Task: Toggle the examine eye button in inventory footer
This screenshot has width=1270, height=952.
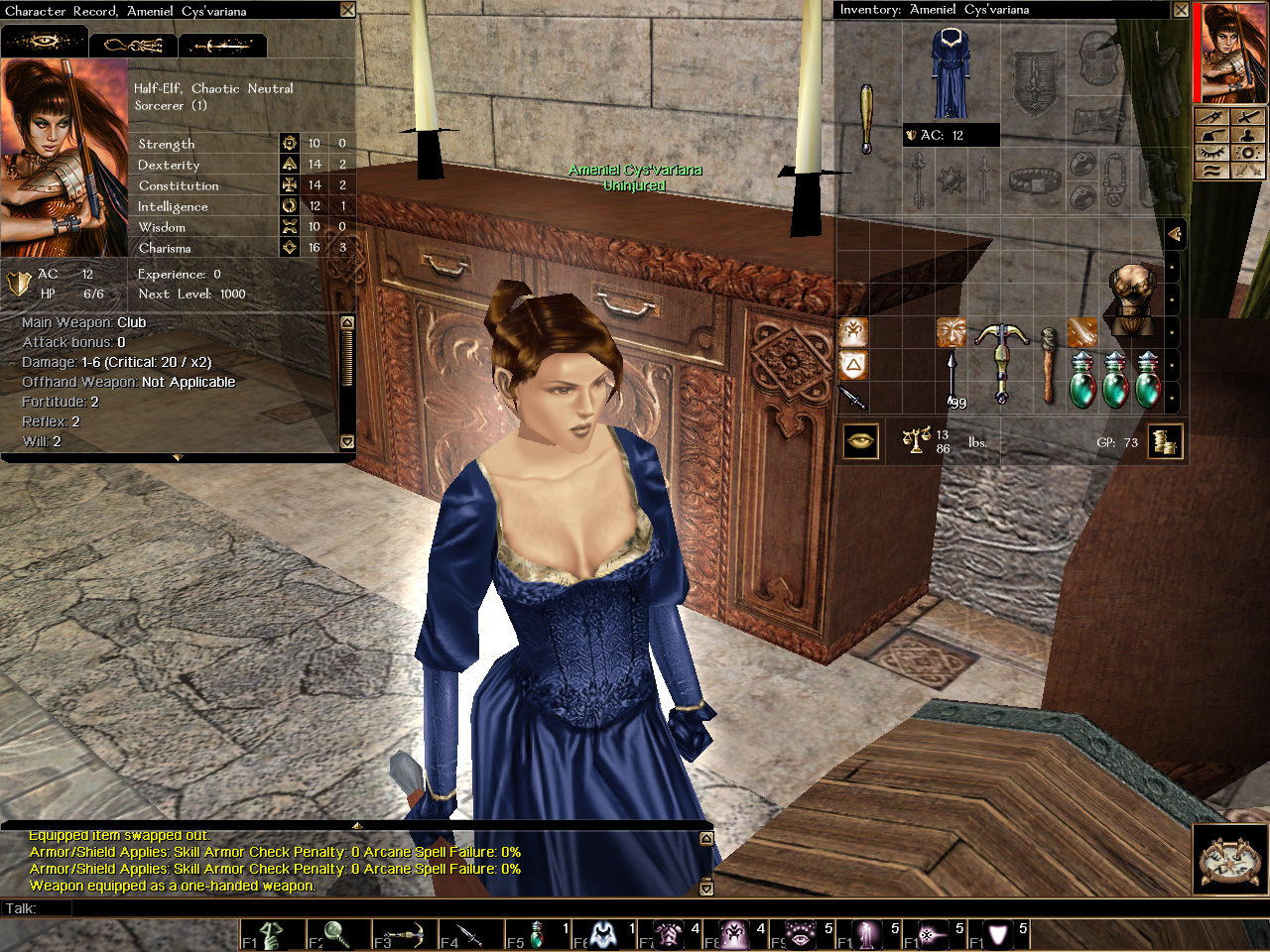Action: [x=859, y=440]
